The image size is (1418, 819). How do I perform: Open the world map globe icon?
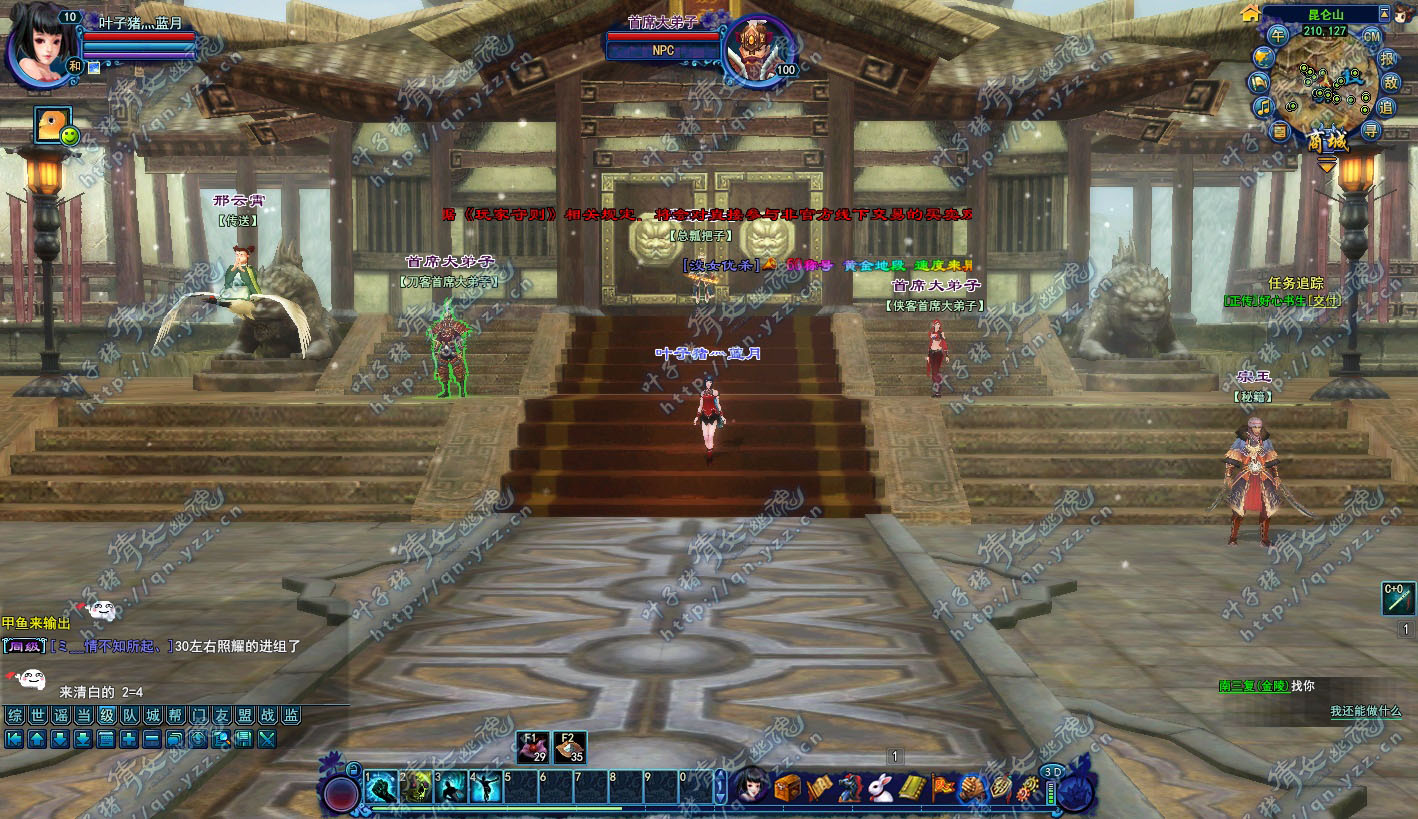click(1263, 57)
